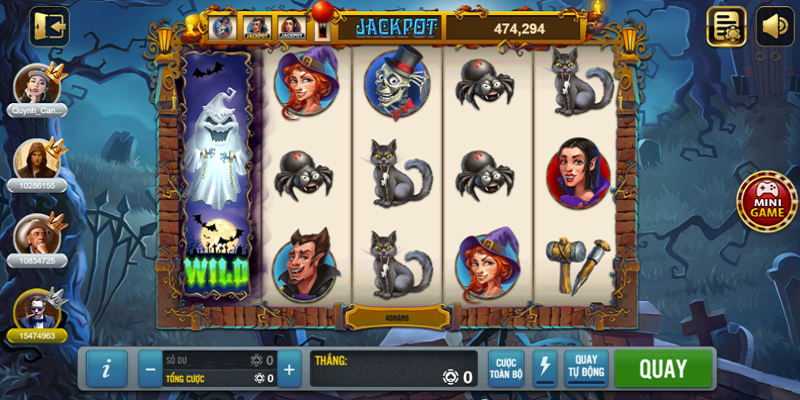Increase the total bet with the plus button

[x=289, y=369]
